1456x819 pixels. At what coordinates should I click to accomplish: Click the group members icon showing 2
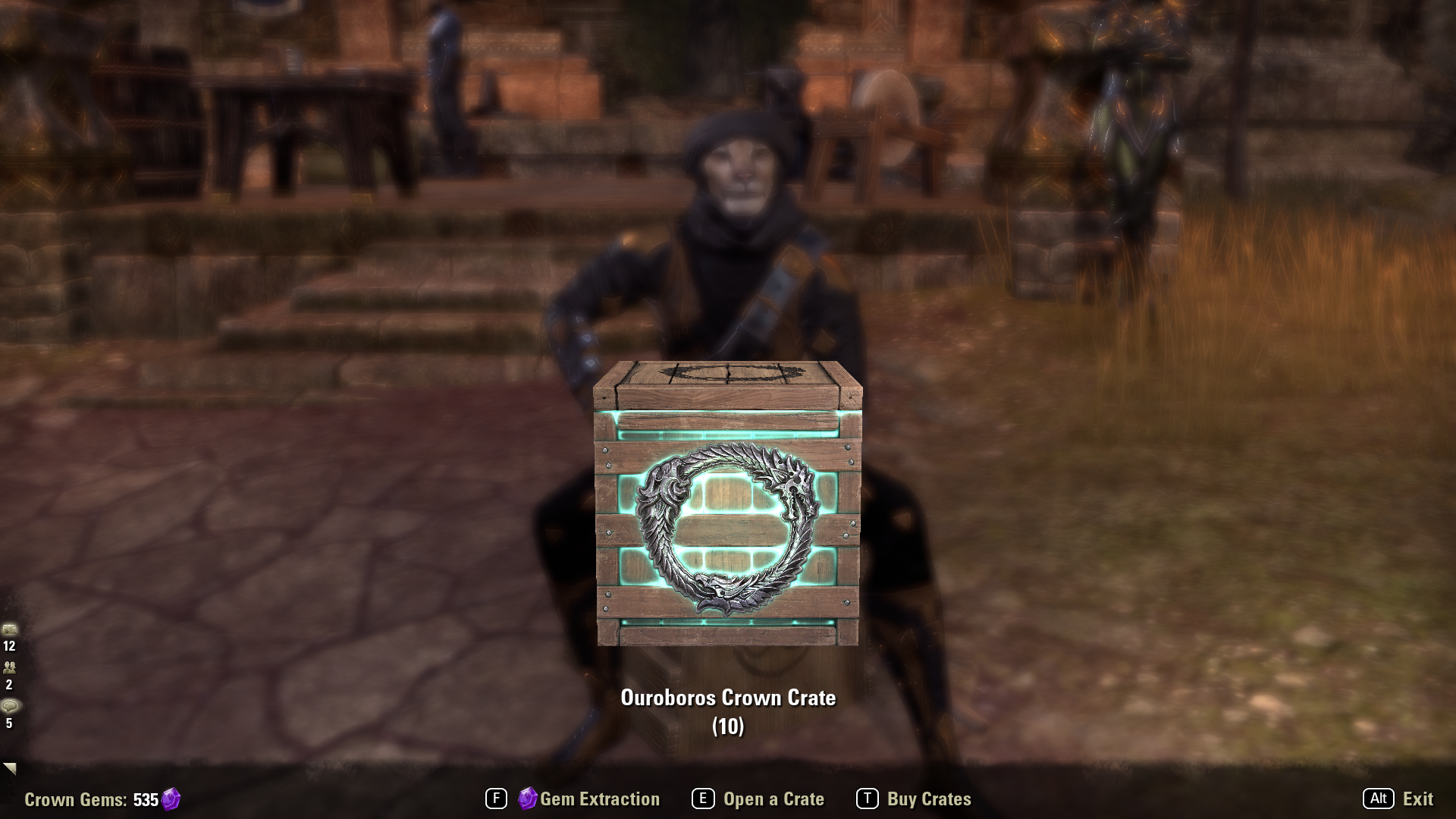point(9,667)
